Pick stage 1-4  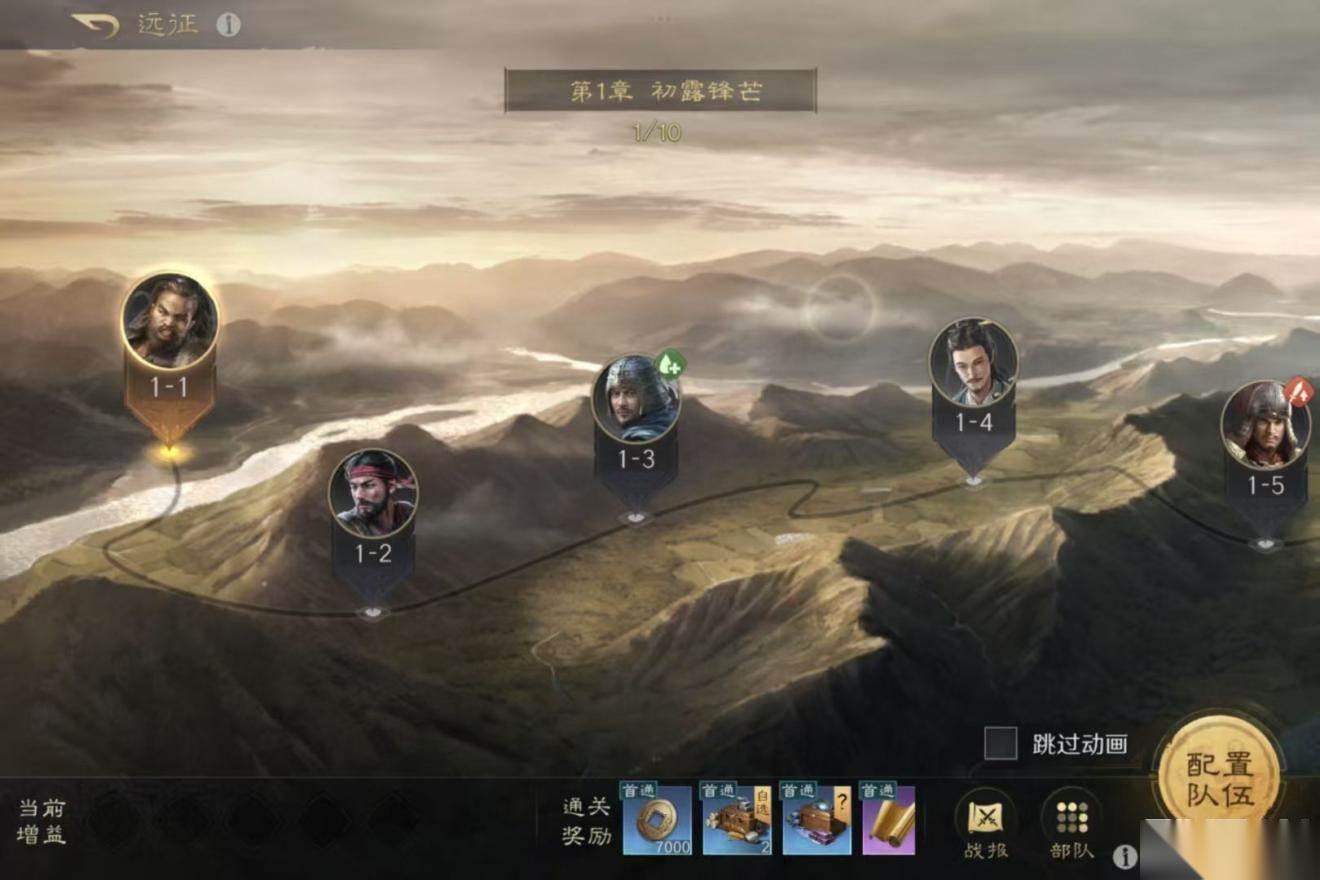(x=973, y=363)
